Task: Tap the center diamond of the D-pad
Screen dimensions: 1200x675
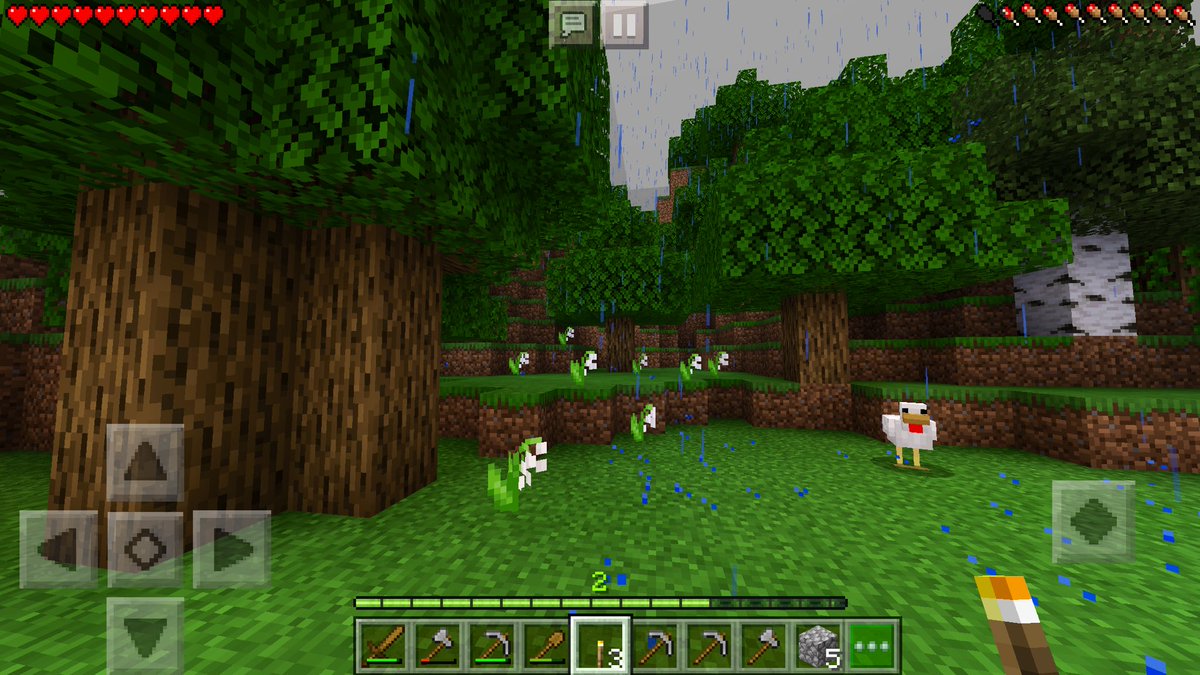Action: pos(146,549)
